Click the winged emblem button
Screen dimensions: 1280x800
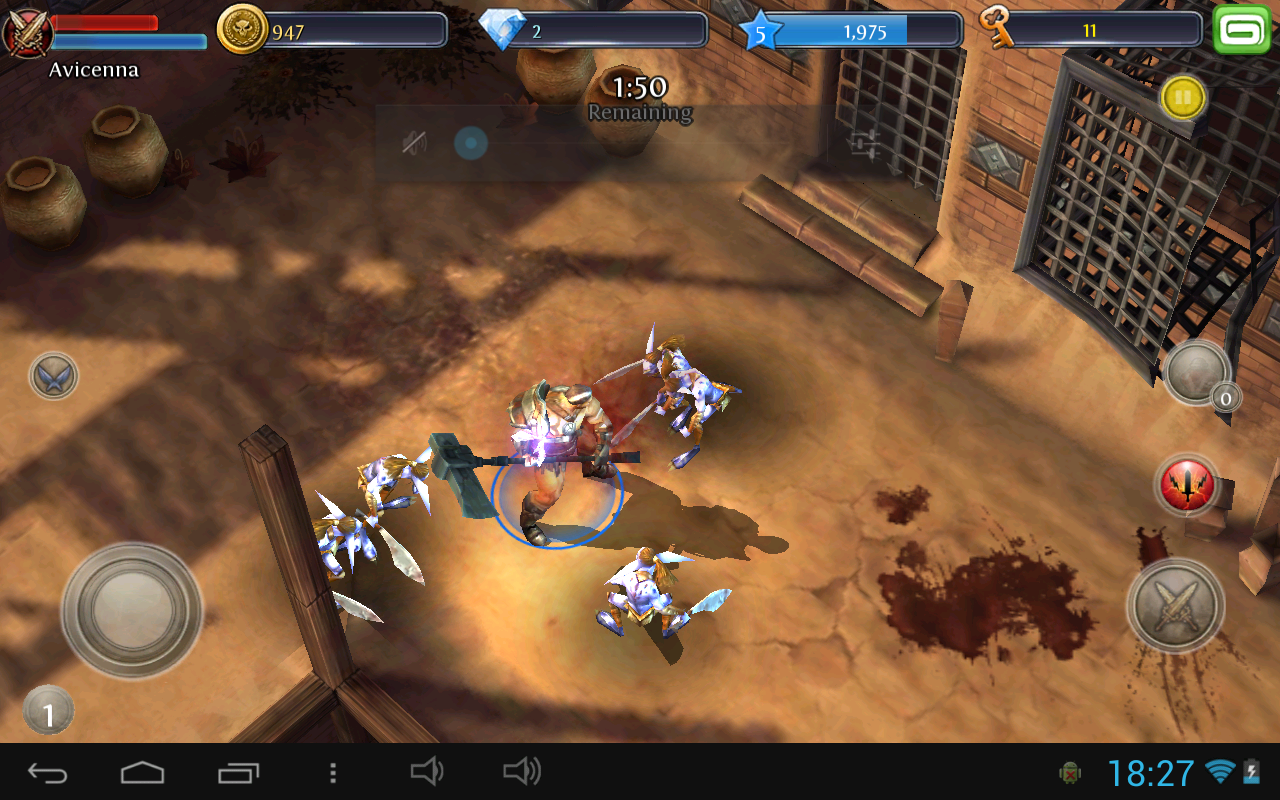(x=54, y=376)
